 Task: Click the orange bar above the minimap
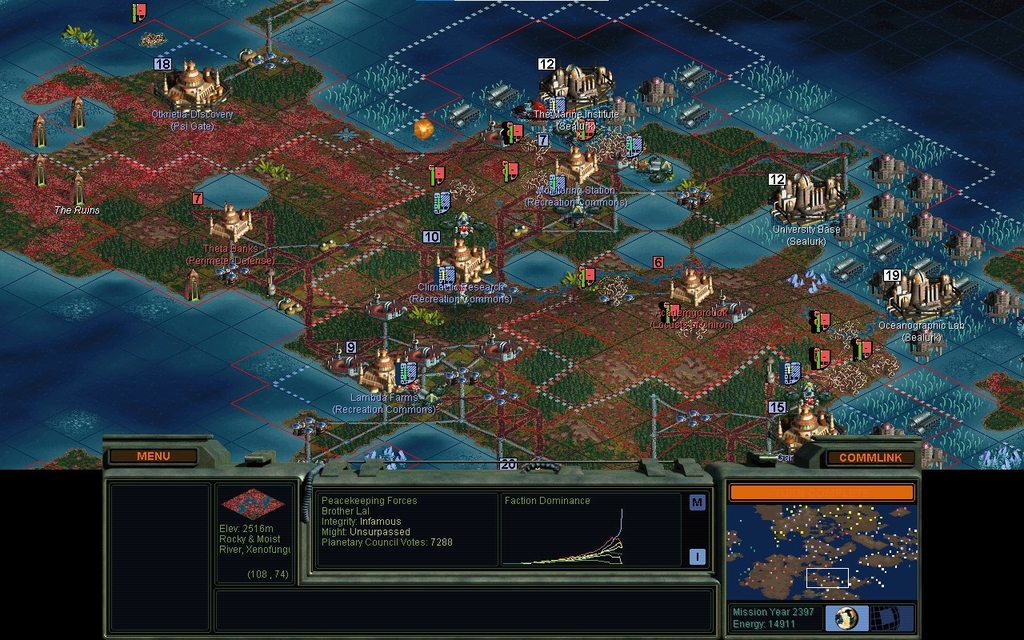pos(821,492)
